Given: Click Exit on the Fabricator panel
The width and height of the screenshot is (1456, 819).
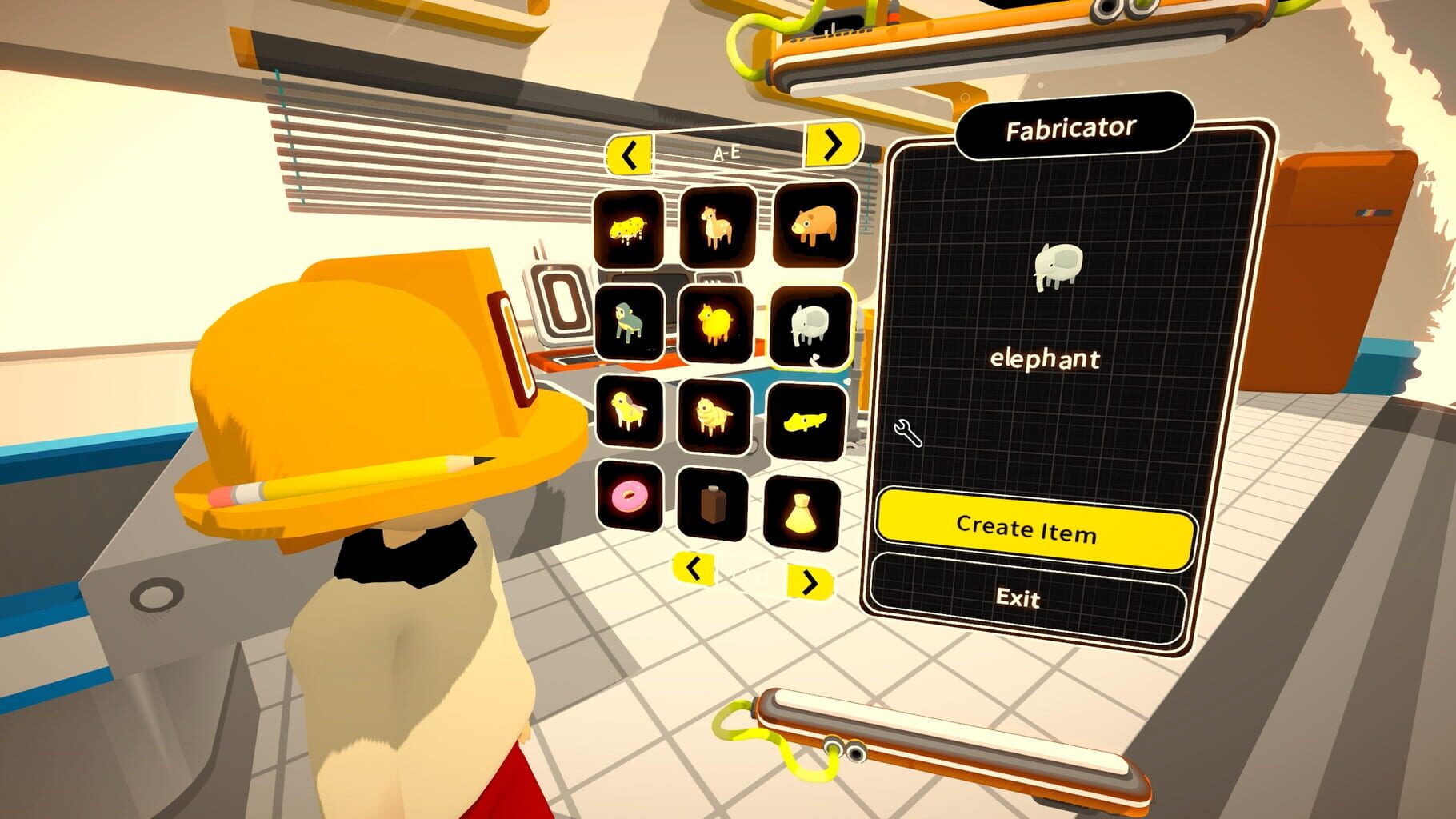Looking at the screenshot, I should (1019, 598).
